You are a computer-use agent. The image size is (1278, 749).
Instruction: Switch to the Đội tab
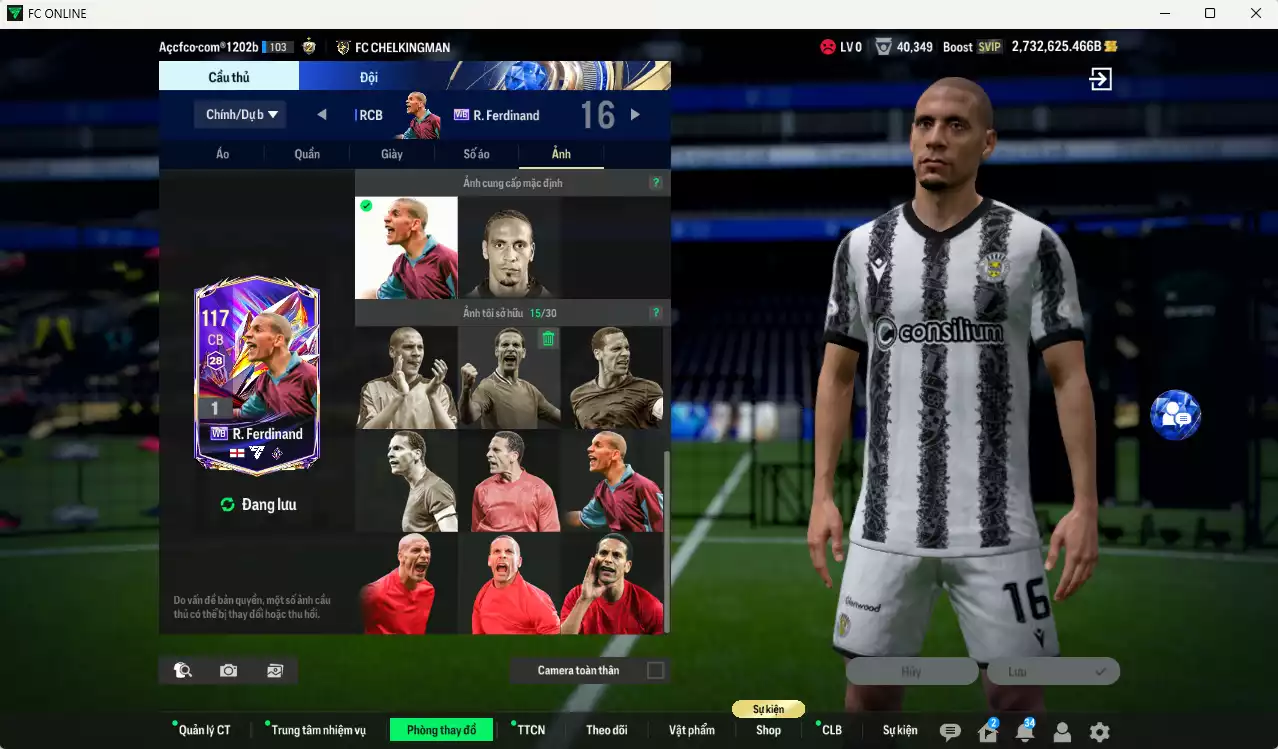(x=369, y=77)
